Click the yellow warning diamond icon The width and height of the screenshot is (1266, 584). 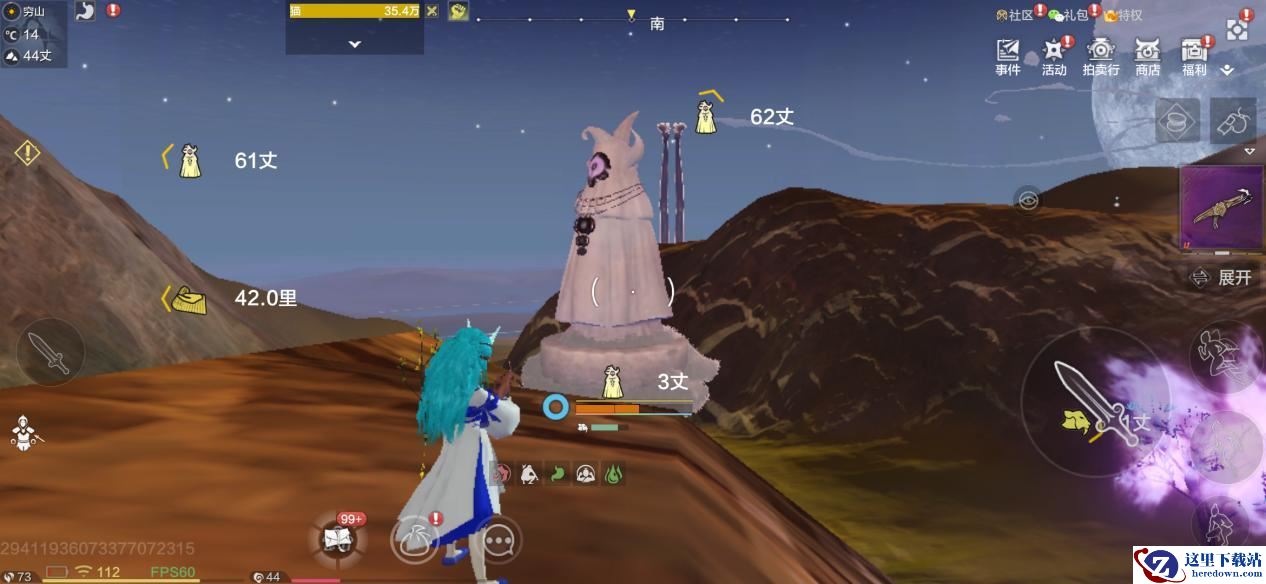27,153
